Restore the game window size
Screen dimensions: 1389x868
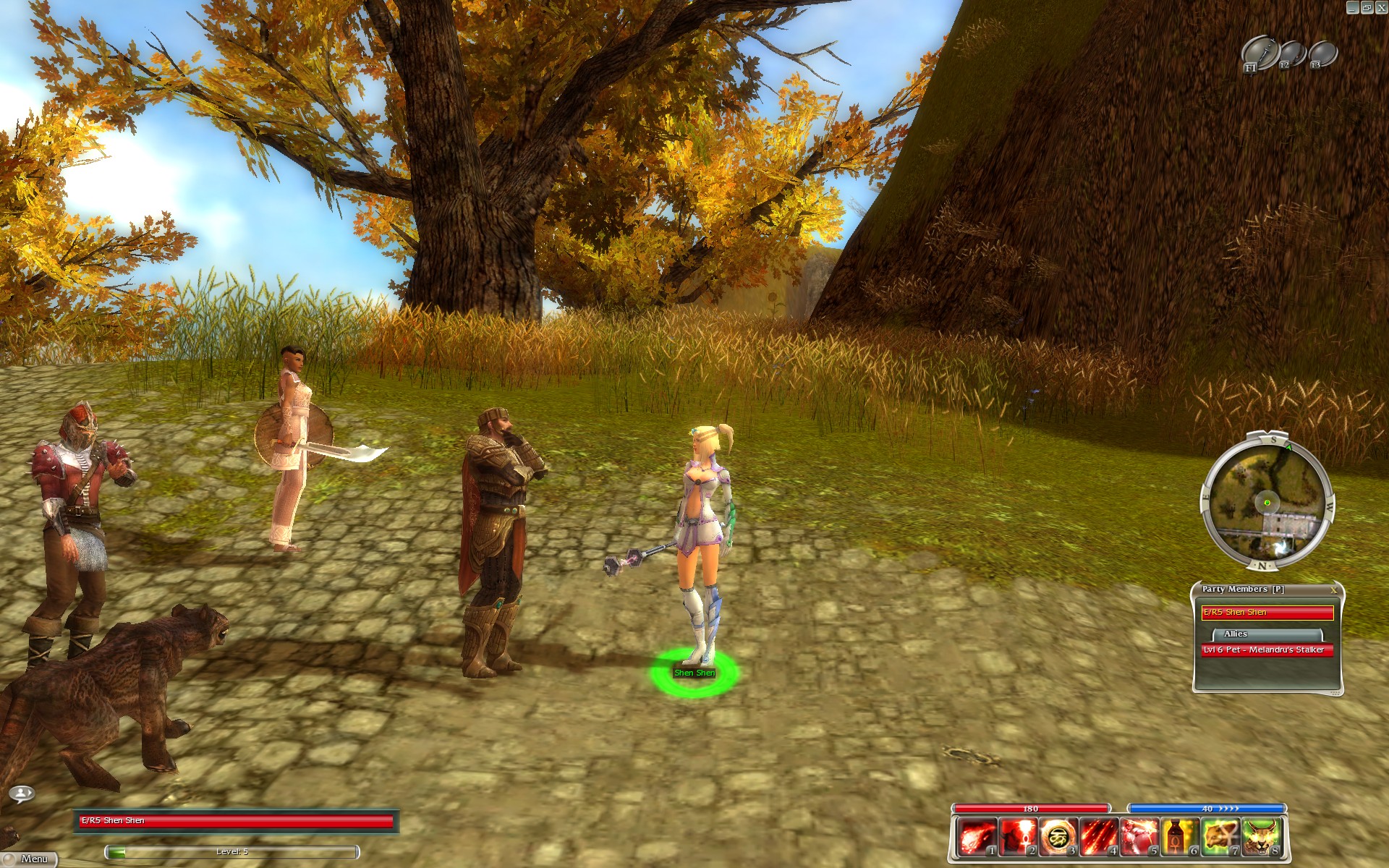coord(1367,7)
